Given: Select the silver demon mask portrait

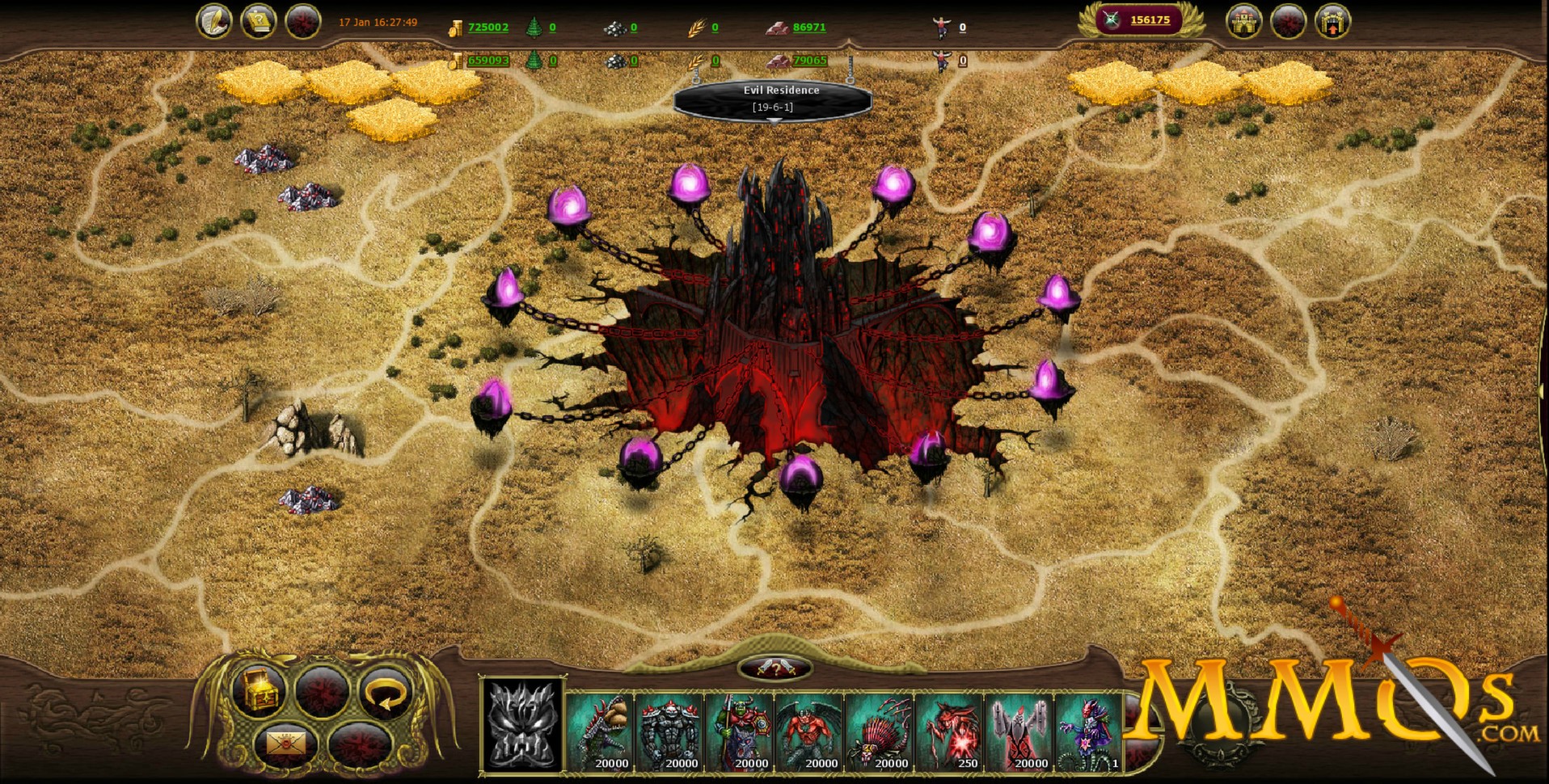Looking at the screenshot, I should click(522, 724).
